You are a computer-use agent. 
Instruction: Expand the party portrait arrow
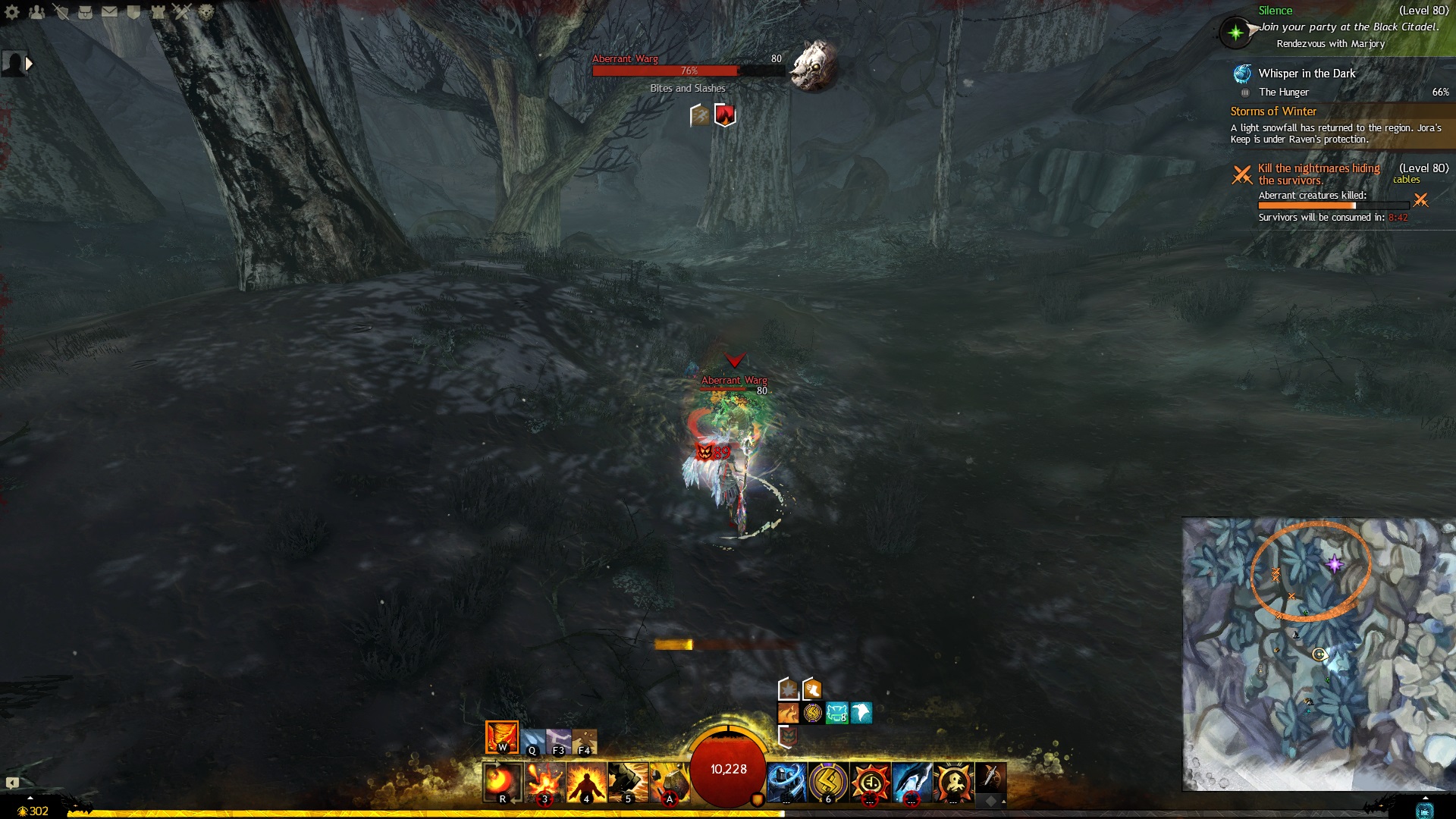29,64
